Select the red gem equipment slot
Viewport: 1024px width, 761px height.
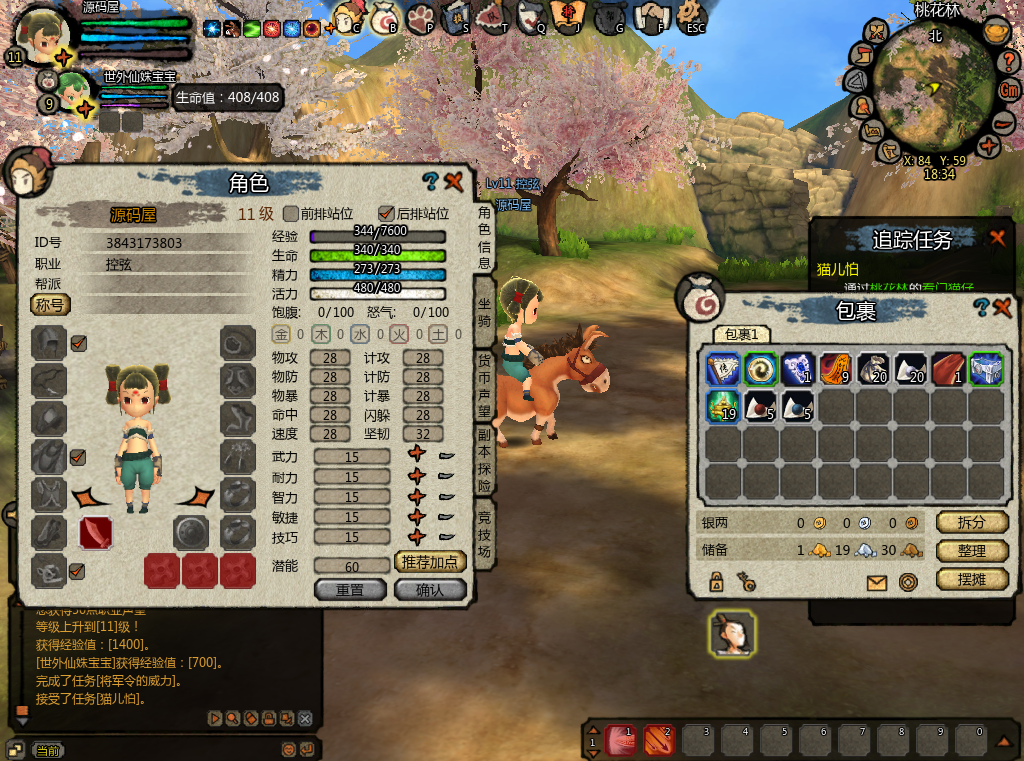click(x=96, y=533)
